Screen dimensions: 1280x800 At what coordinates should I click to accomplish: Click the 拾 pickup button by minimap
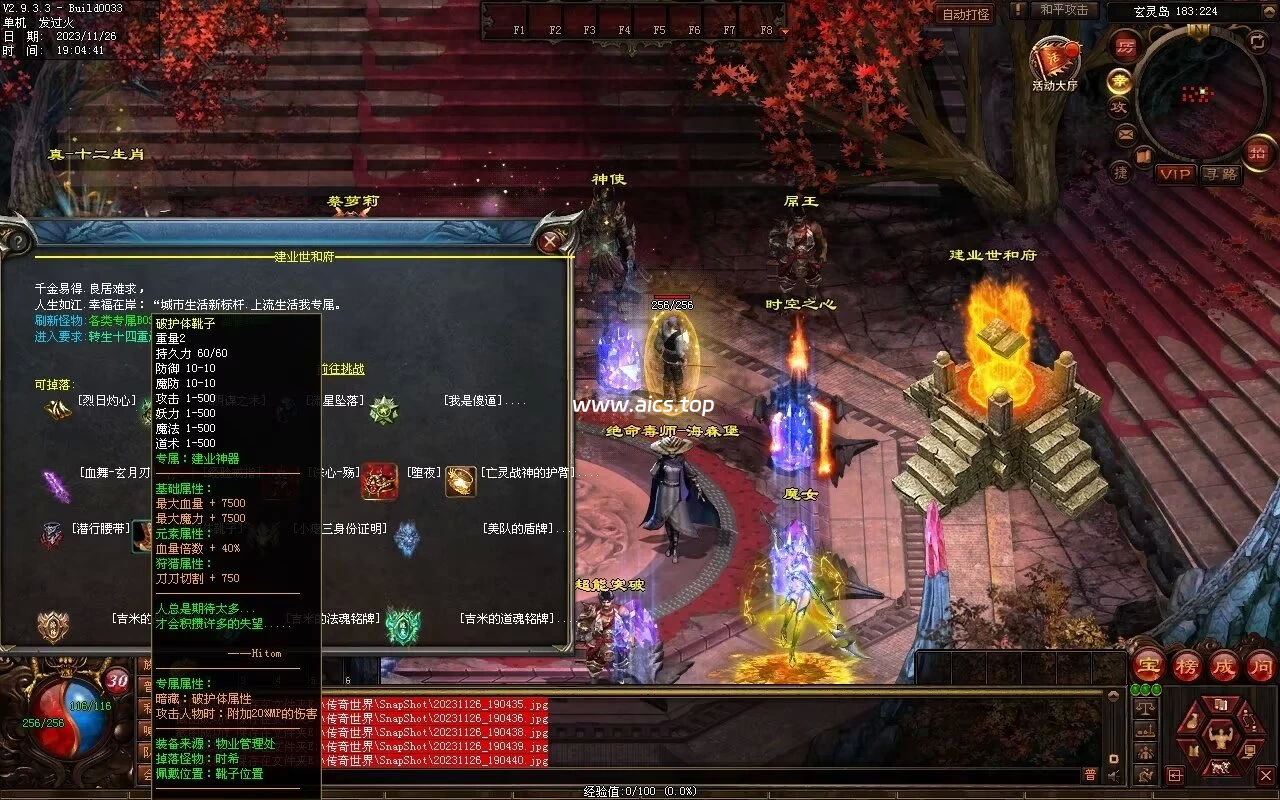click(x=1257, y=153)
